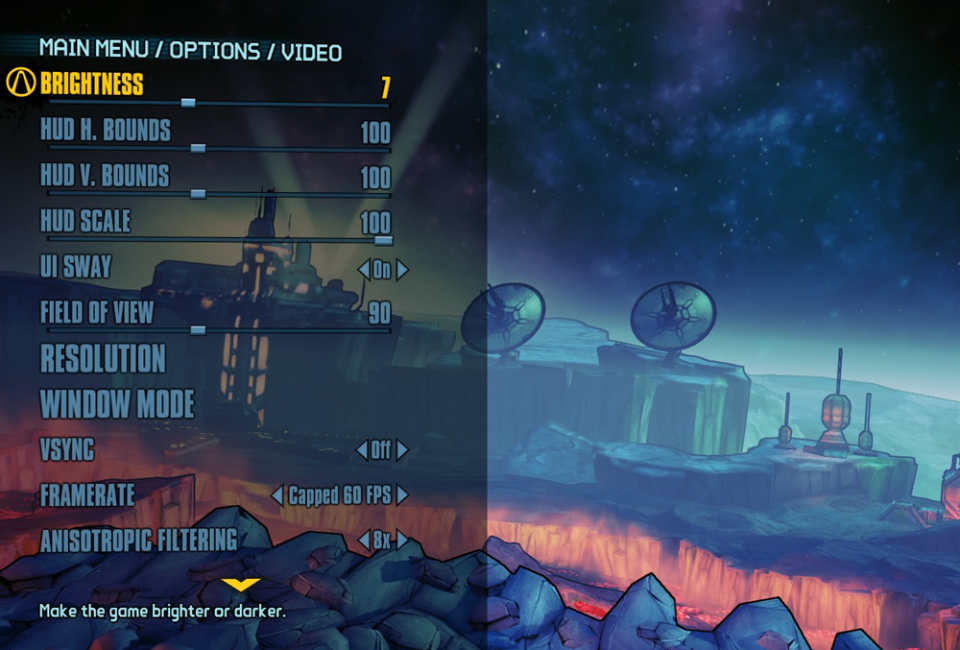Click the HUD Scale slider handle
Screen dimensions: 960x650
(383, 240)
